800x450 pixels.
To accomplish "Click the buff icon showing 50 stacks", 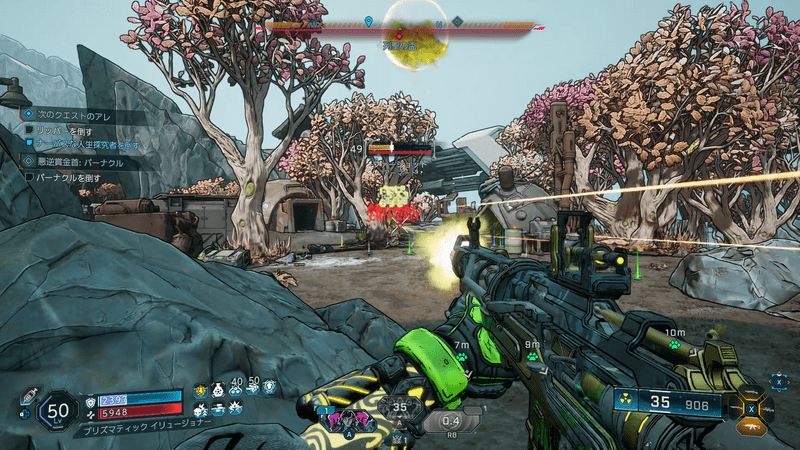I will point(253,389).
